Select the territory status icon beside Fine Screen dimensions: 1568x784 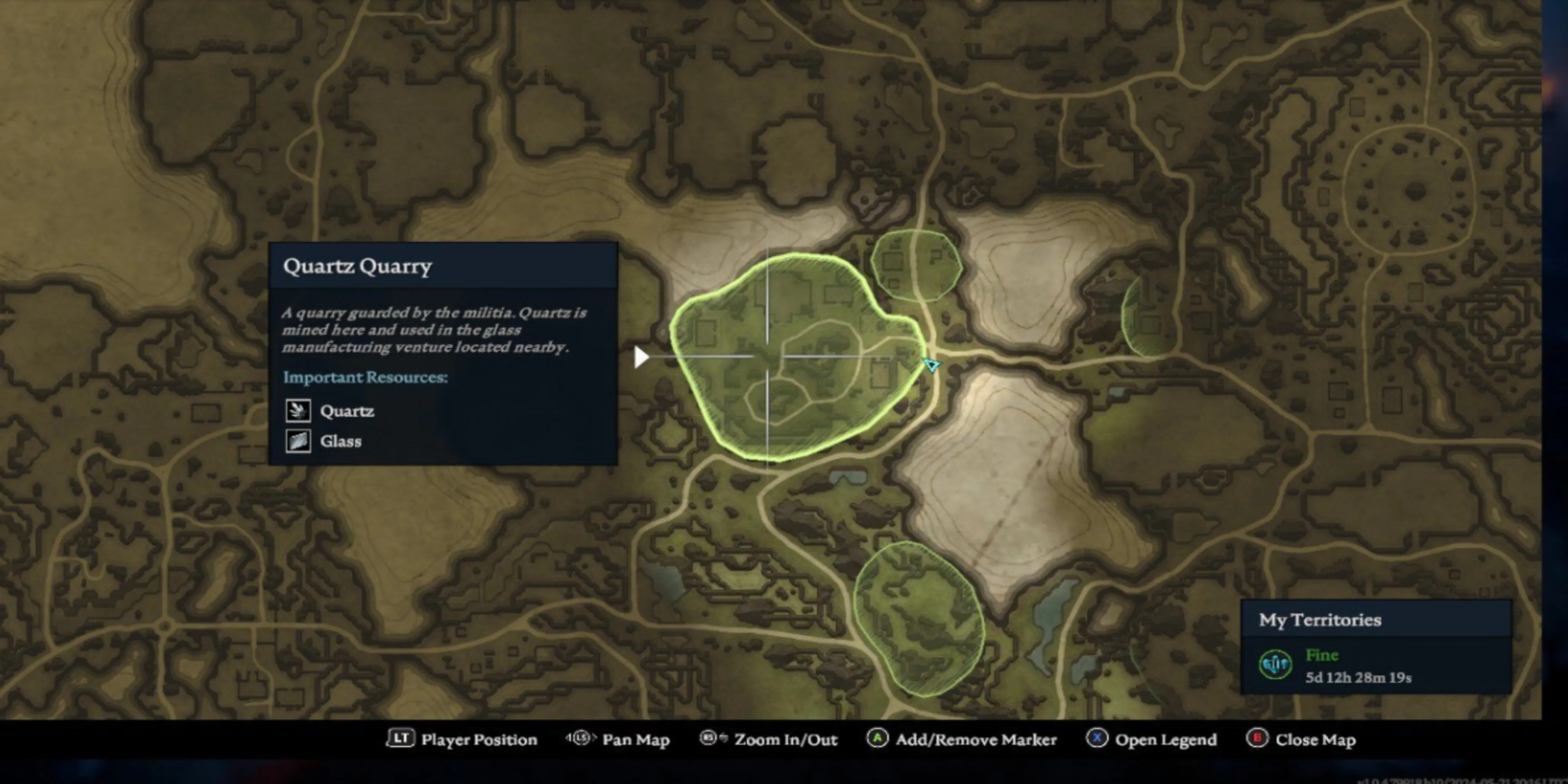1275,664
